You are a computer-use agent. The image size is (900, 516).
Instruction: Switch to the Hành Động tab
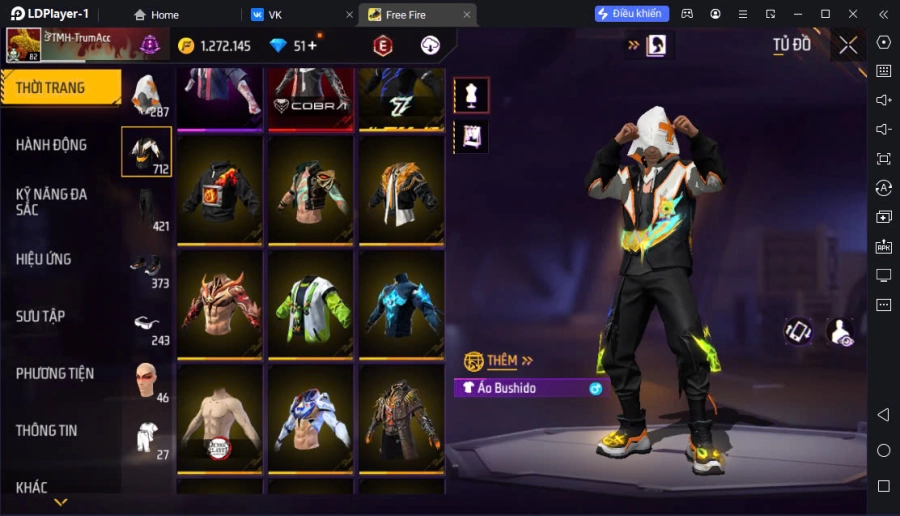pos(52,145)
